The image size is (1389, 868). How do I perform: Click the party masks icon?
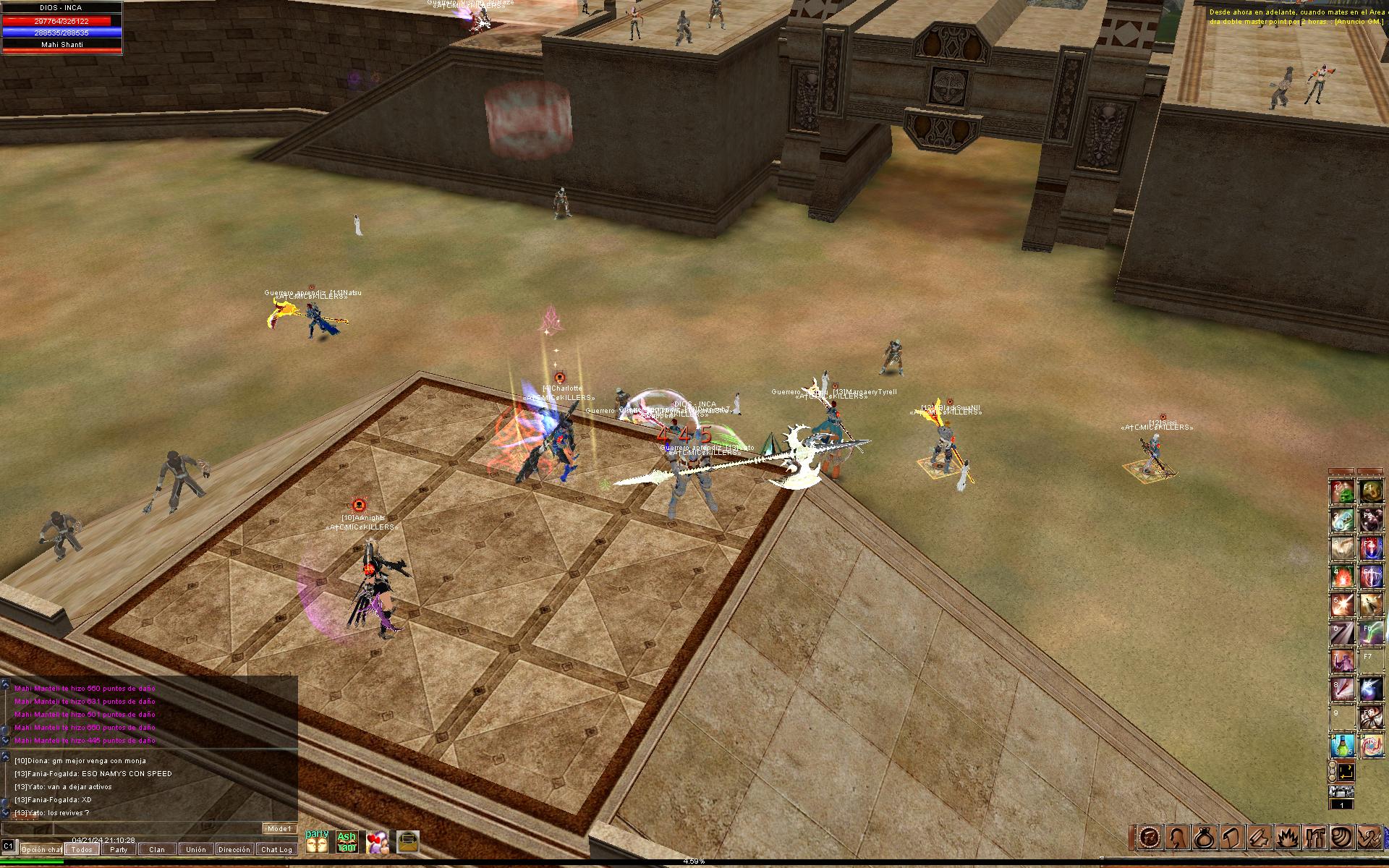317,842
